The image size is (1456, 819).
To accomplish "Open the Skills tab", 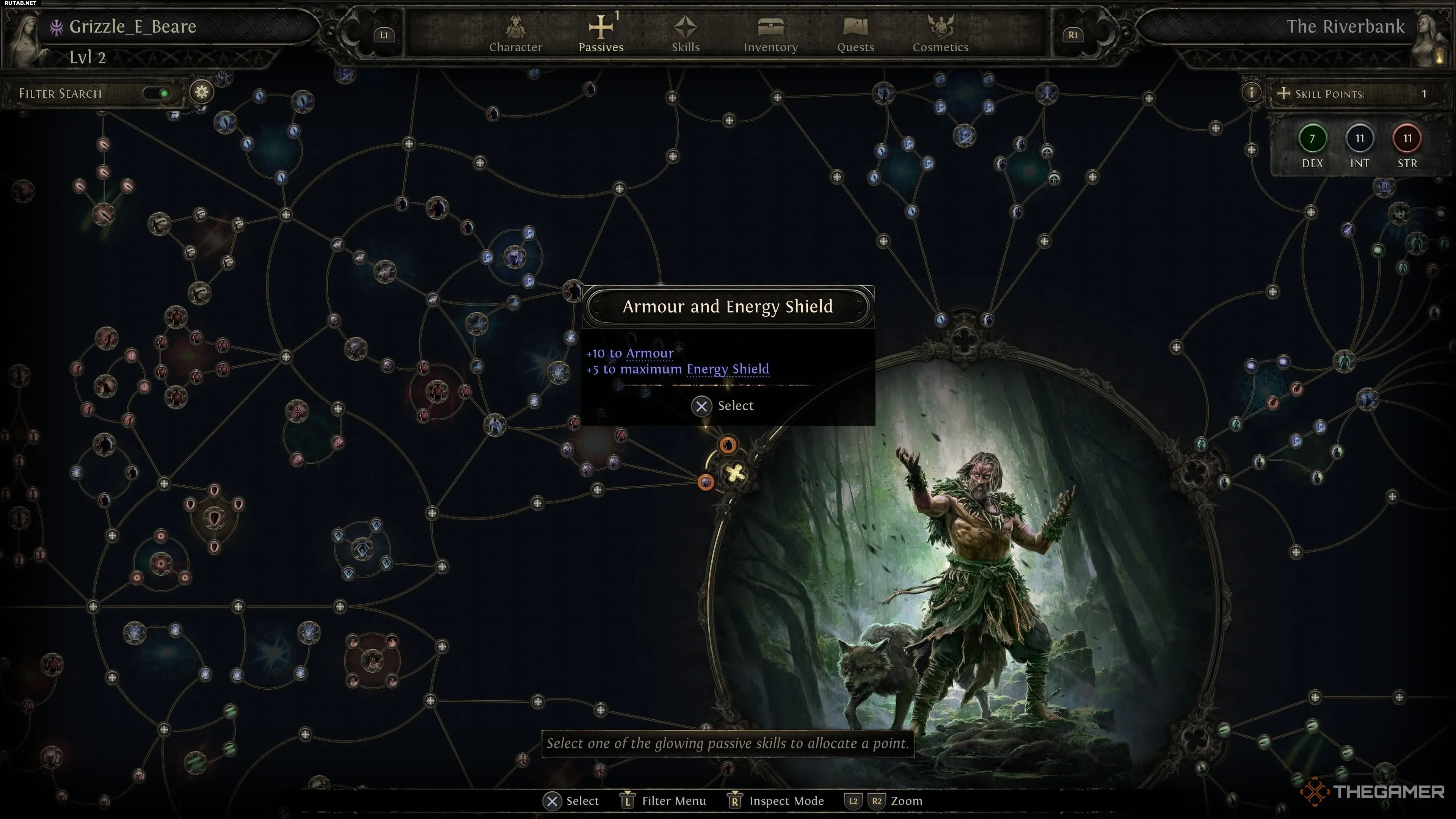I will pos(686,34).
